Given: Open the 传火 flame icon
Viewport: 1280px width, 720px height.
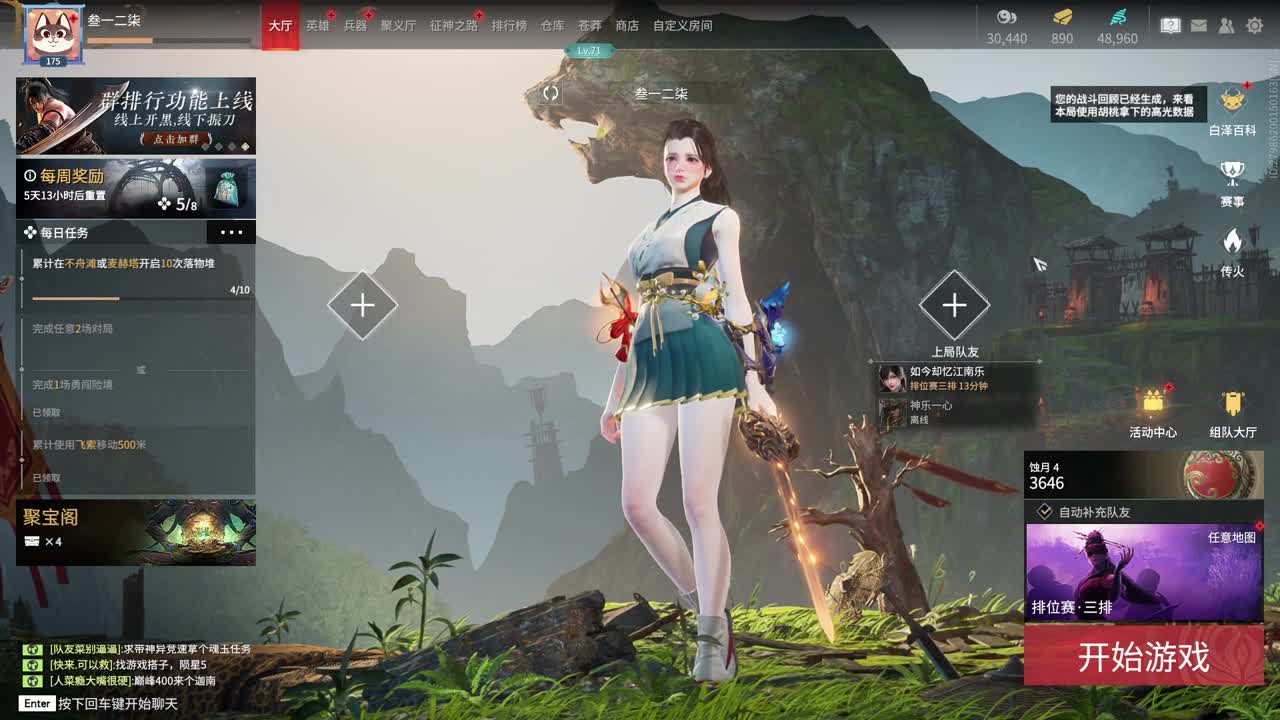Looking at the screenshot, I should [1232, 250].
